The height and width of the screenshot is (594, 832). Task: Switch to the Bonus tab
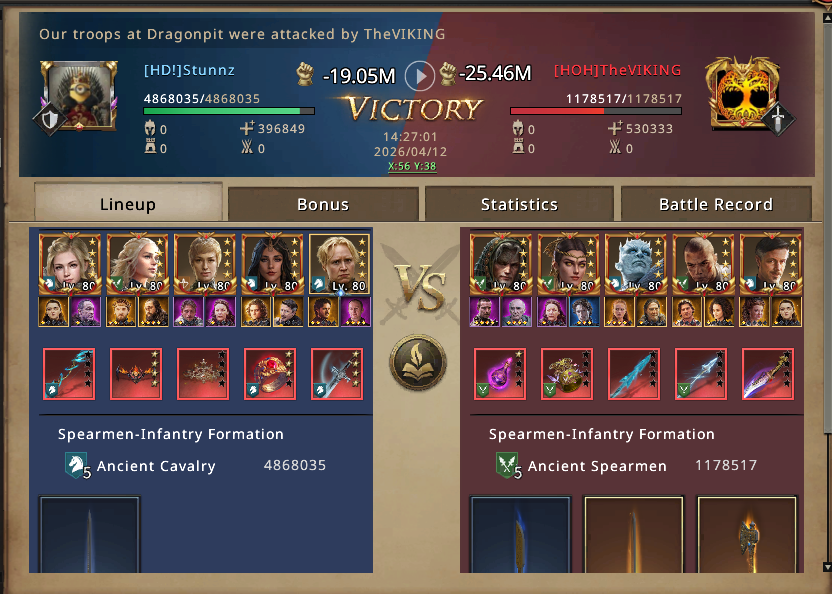(x=323, y=204)
